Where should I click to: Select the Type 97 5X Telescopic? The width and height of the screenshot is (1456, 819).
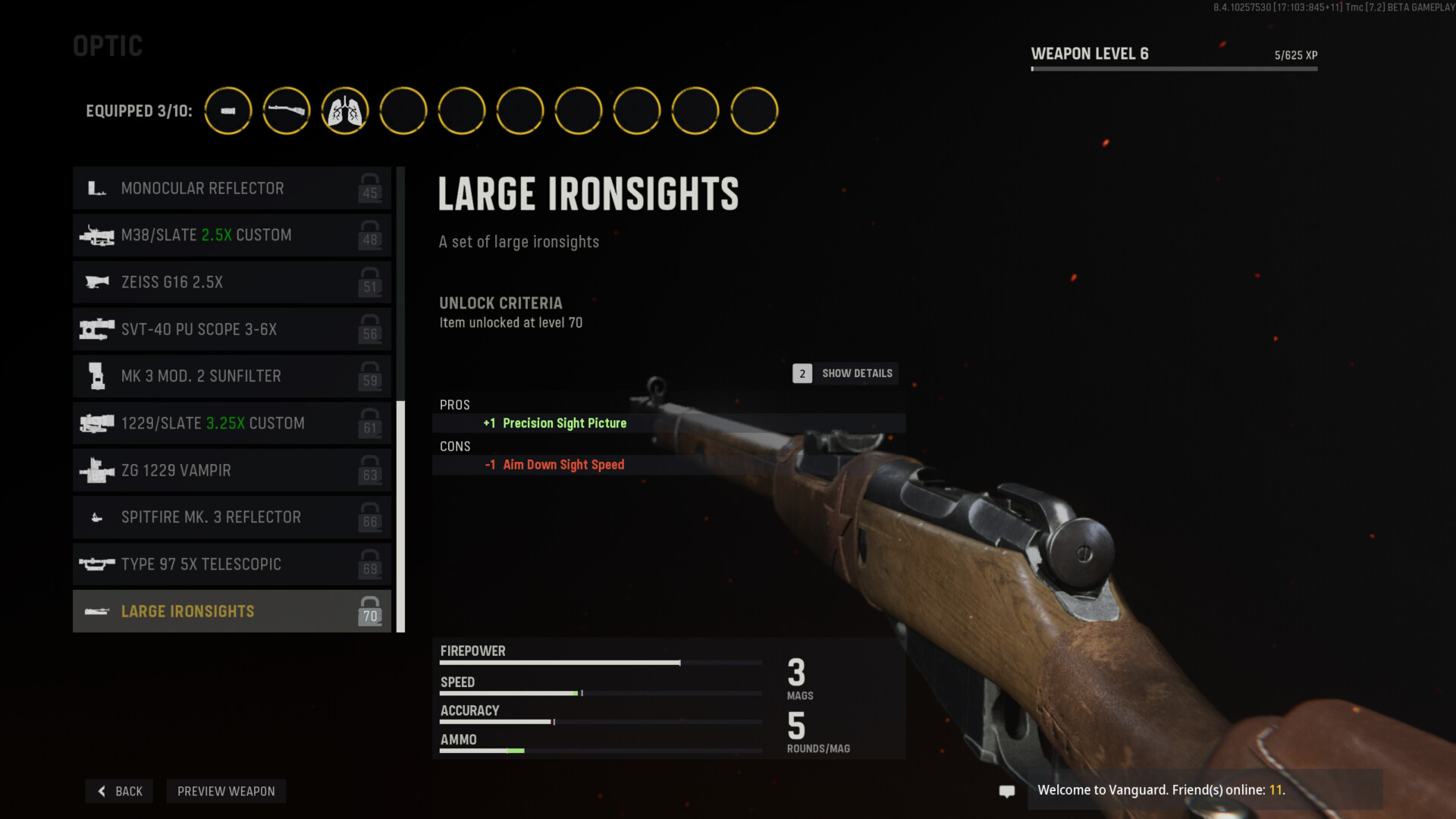pos(231,564)
